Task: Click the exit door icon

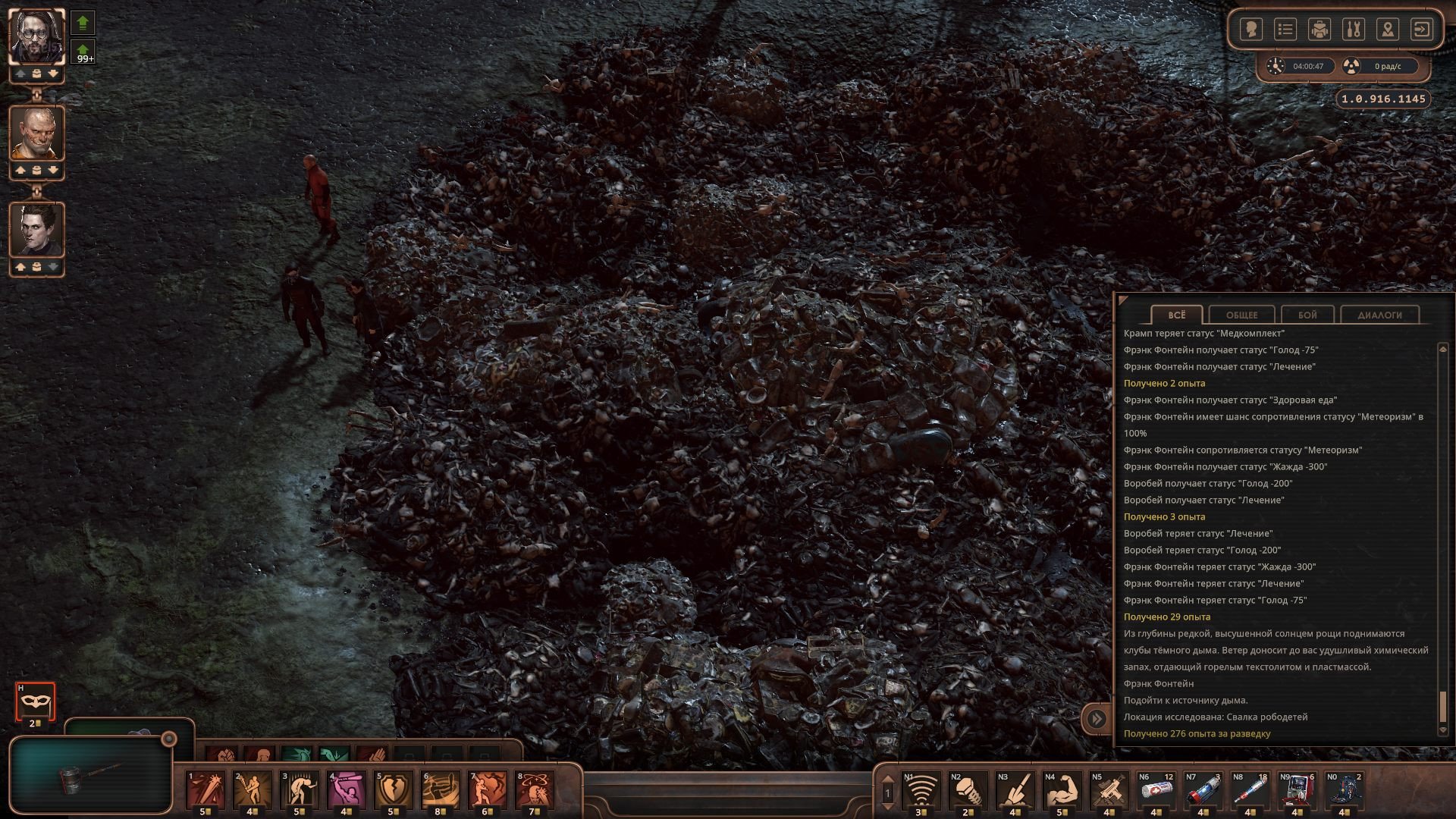Action: (1421, 30)
